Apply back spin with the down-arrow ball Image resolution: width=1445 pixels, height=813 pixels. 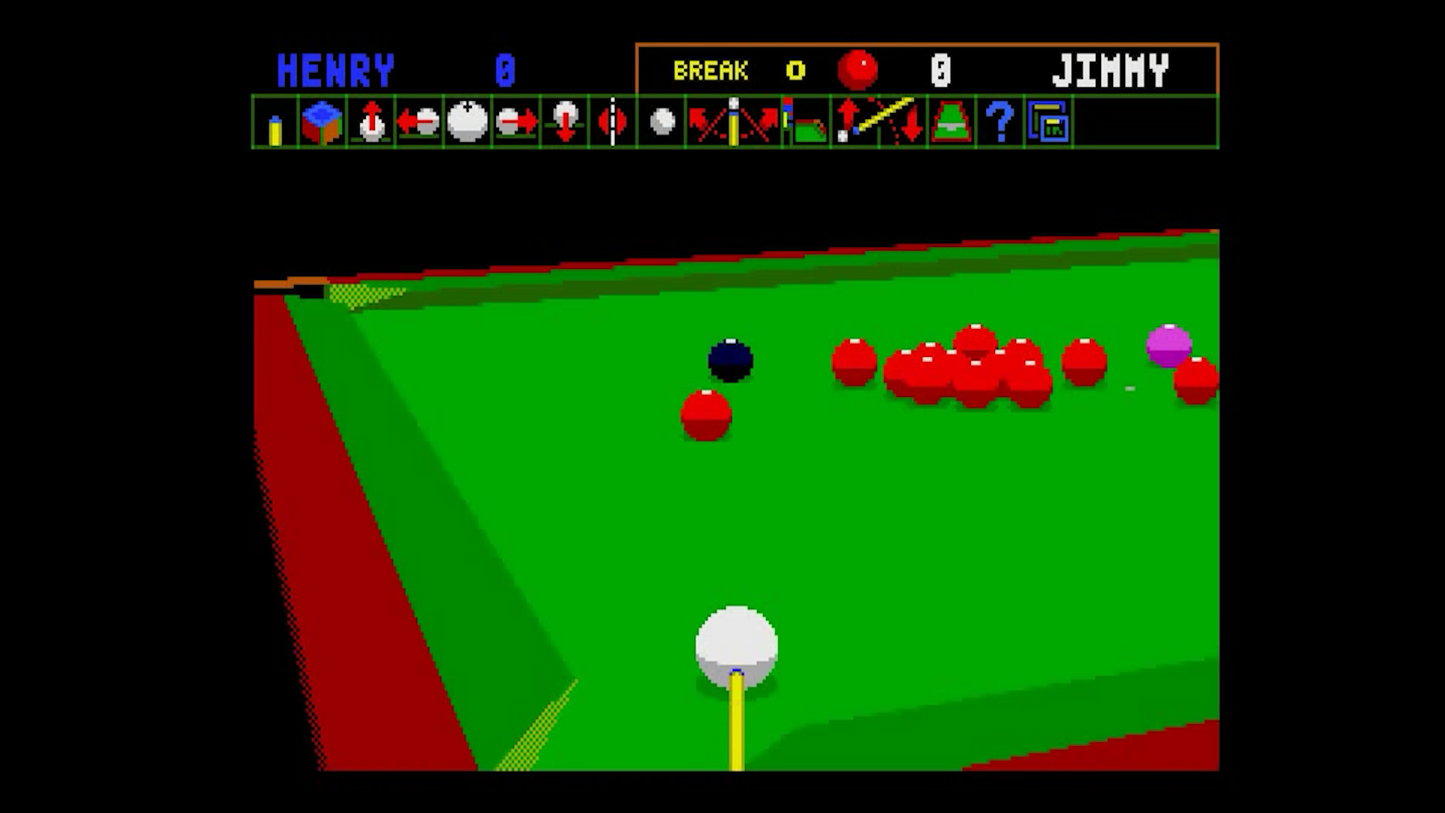point(565,122)
